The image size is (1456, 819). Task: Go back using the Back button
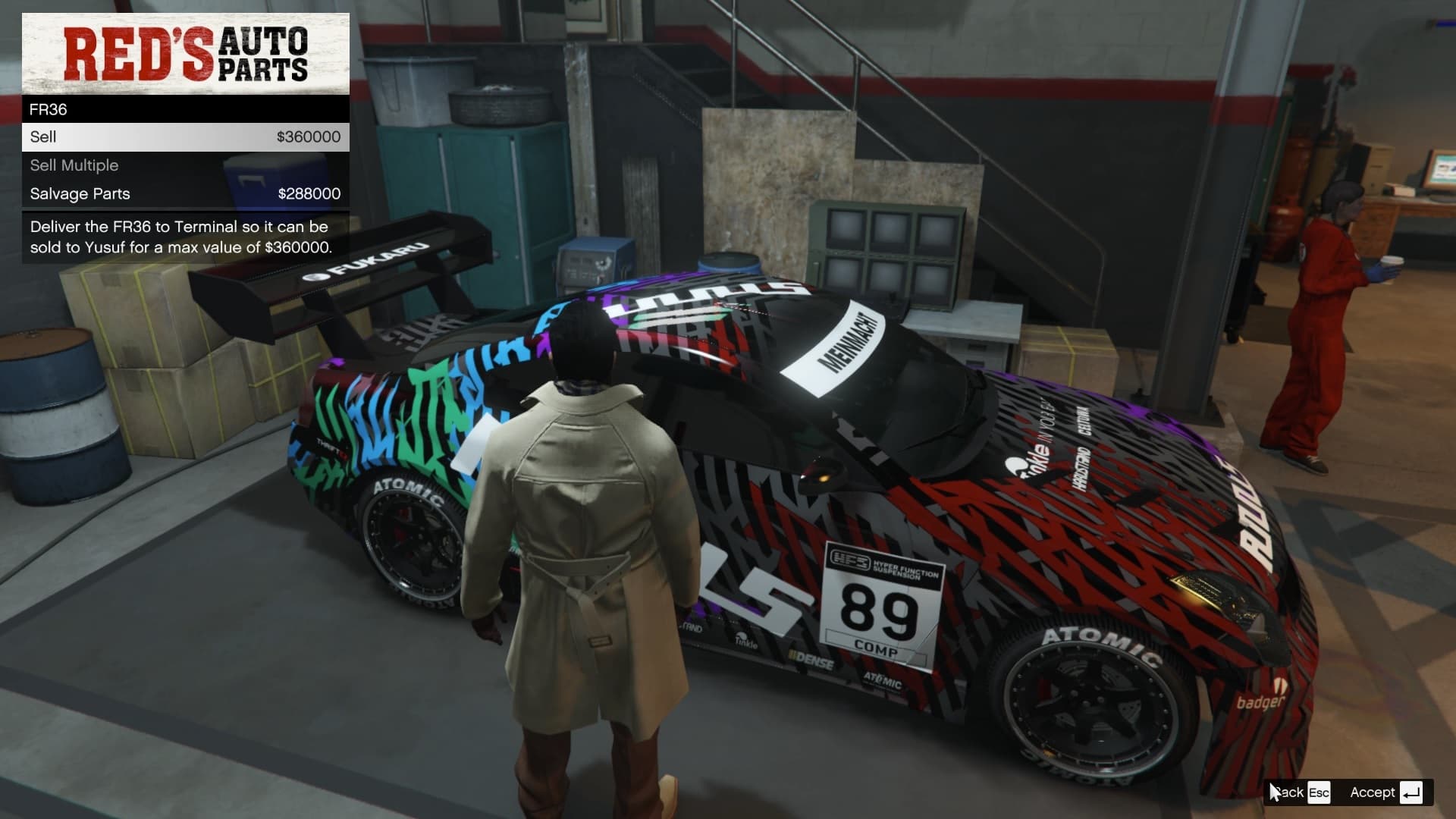click(1300, 792)
